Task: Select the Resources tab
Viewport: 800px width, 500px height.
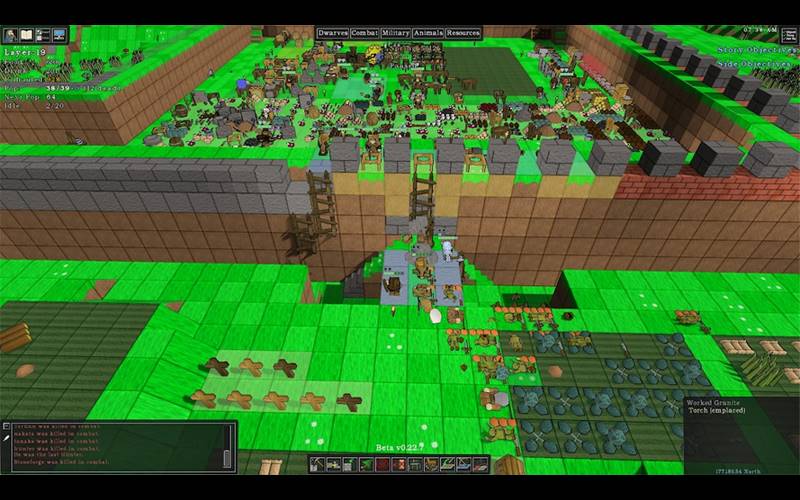Action: click(x=464, y=33)
